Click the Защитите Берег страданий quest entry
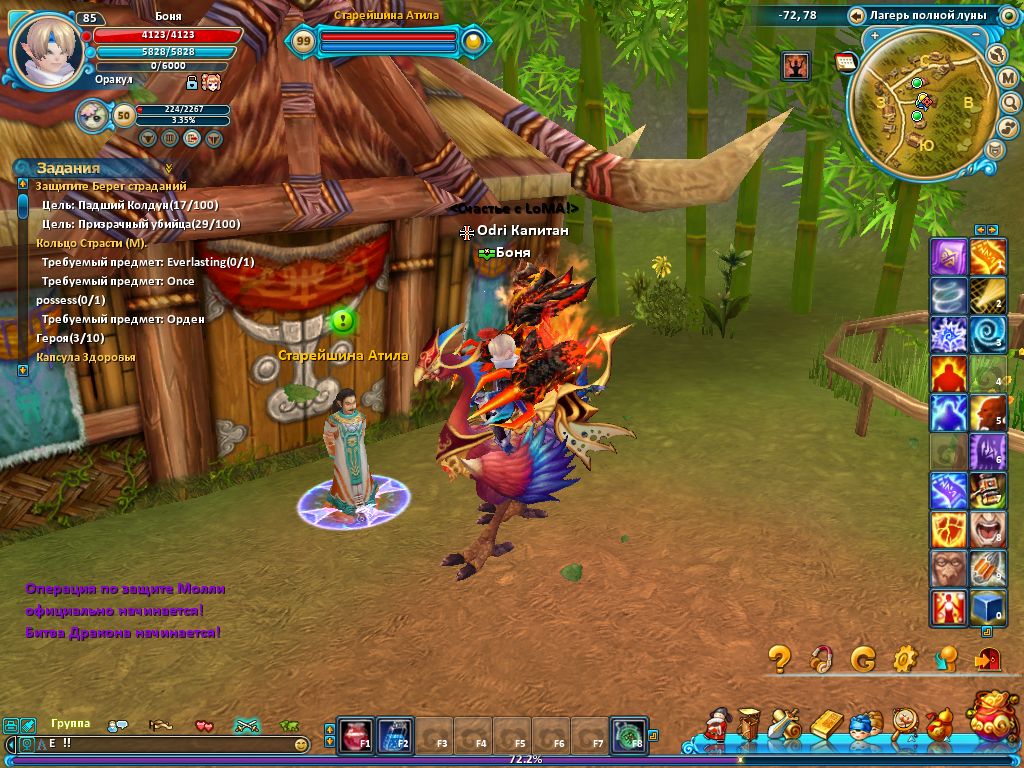Screen dimensions: 1024x768 tap(111, 186)
